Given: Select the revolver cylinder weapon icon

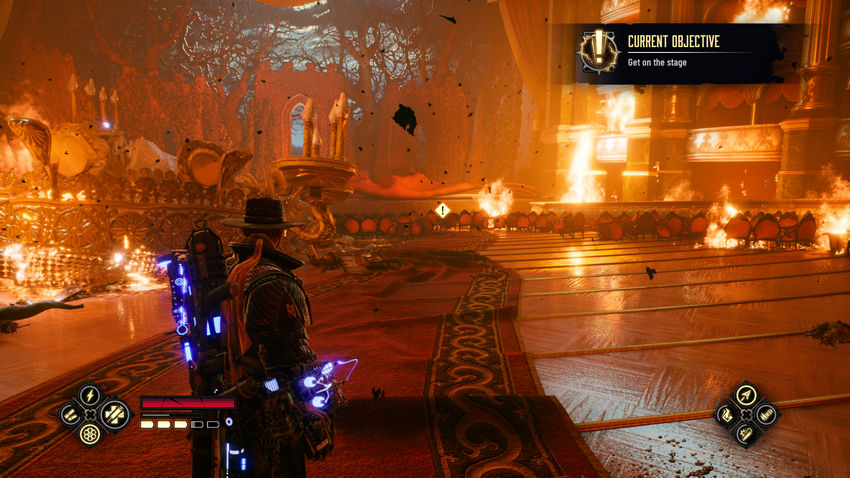Looking at the screenshot, I should click(x=90, y=433).
